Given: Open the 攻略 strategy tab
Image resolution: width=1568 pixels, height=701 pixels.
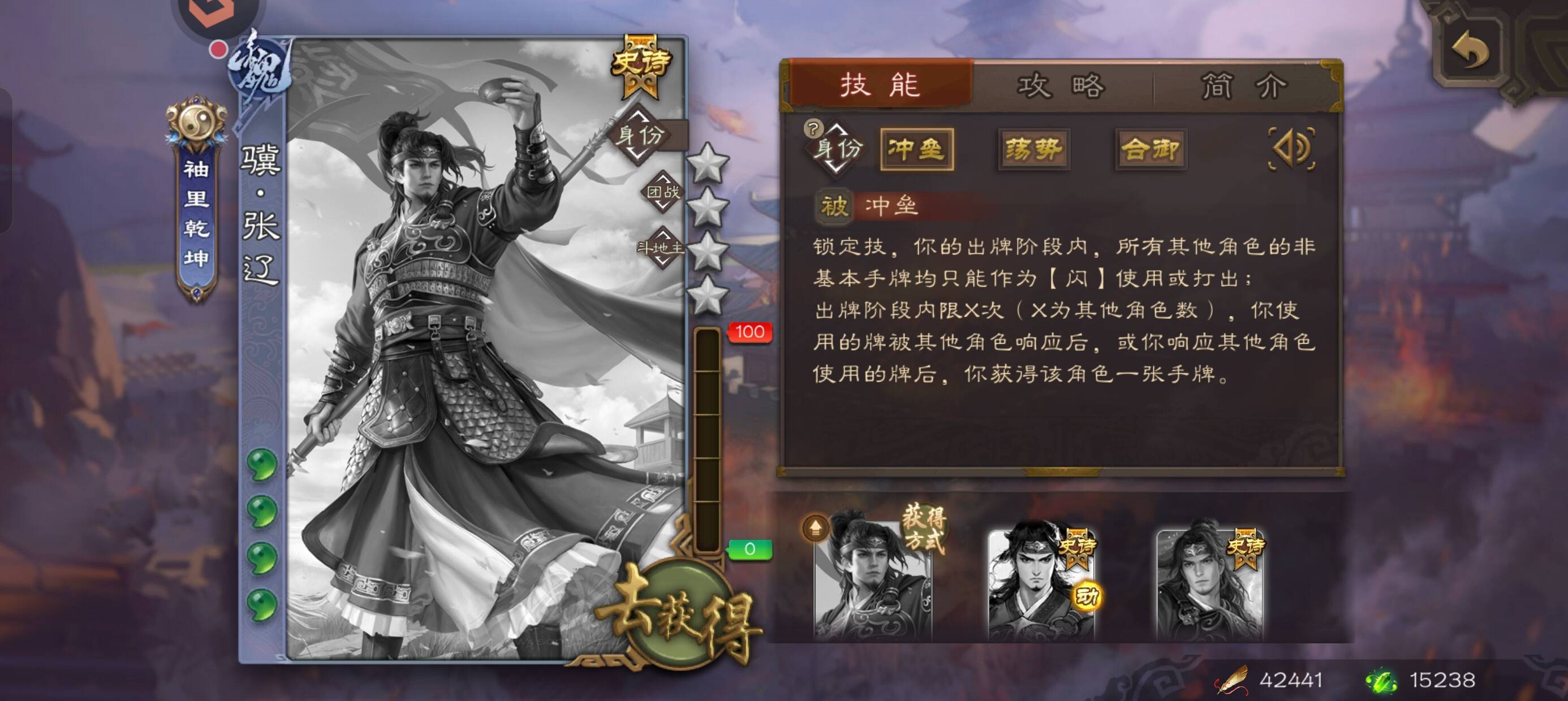Looking at the screenshot, I should point(1061,85).
